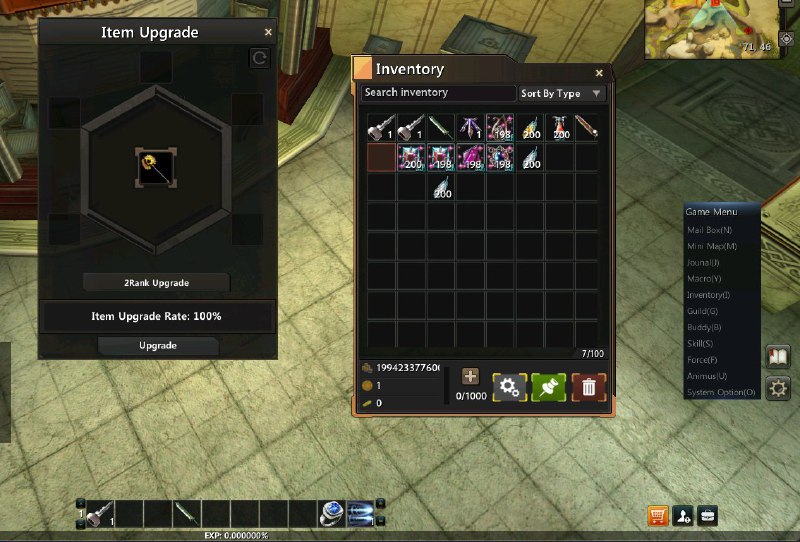Close the Inventory window

click(x=599, y=72)
